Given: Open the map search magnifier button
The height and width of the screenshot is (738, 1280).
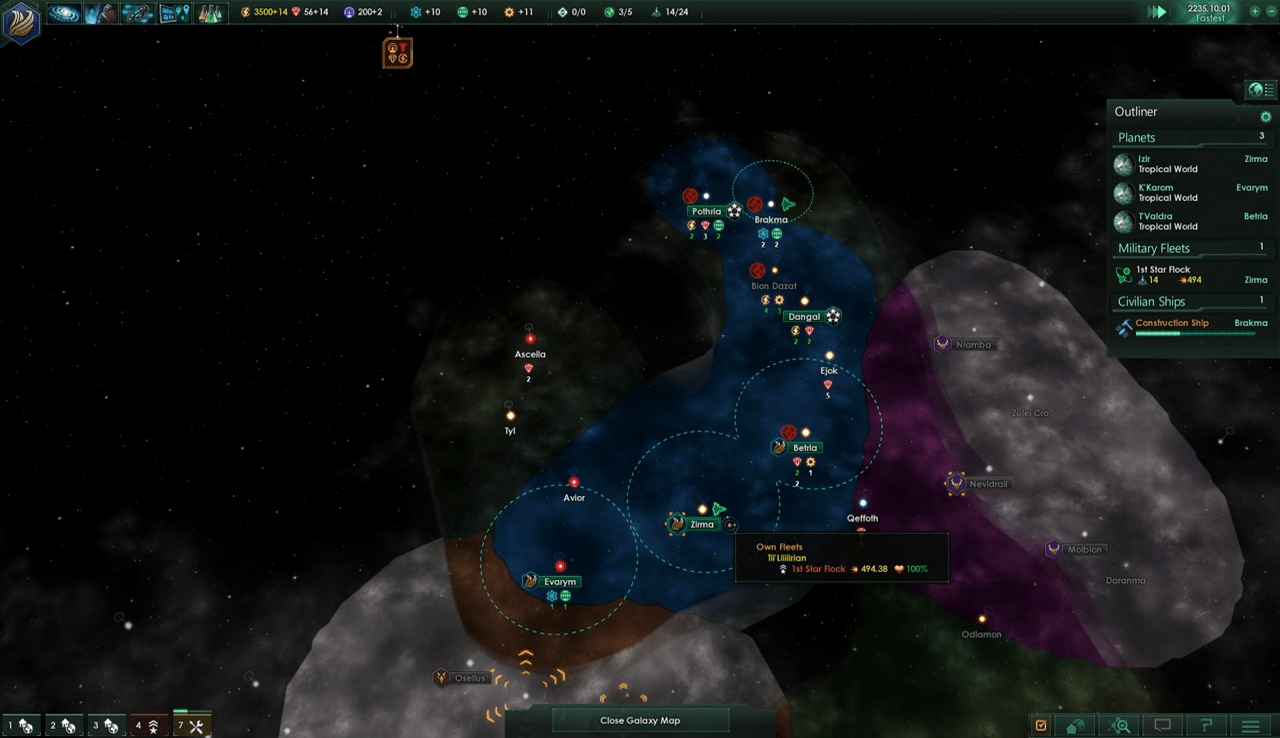Looking at the screenshot, I should 1122,725.
